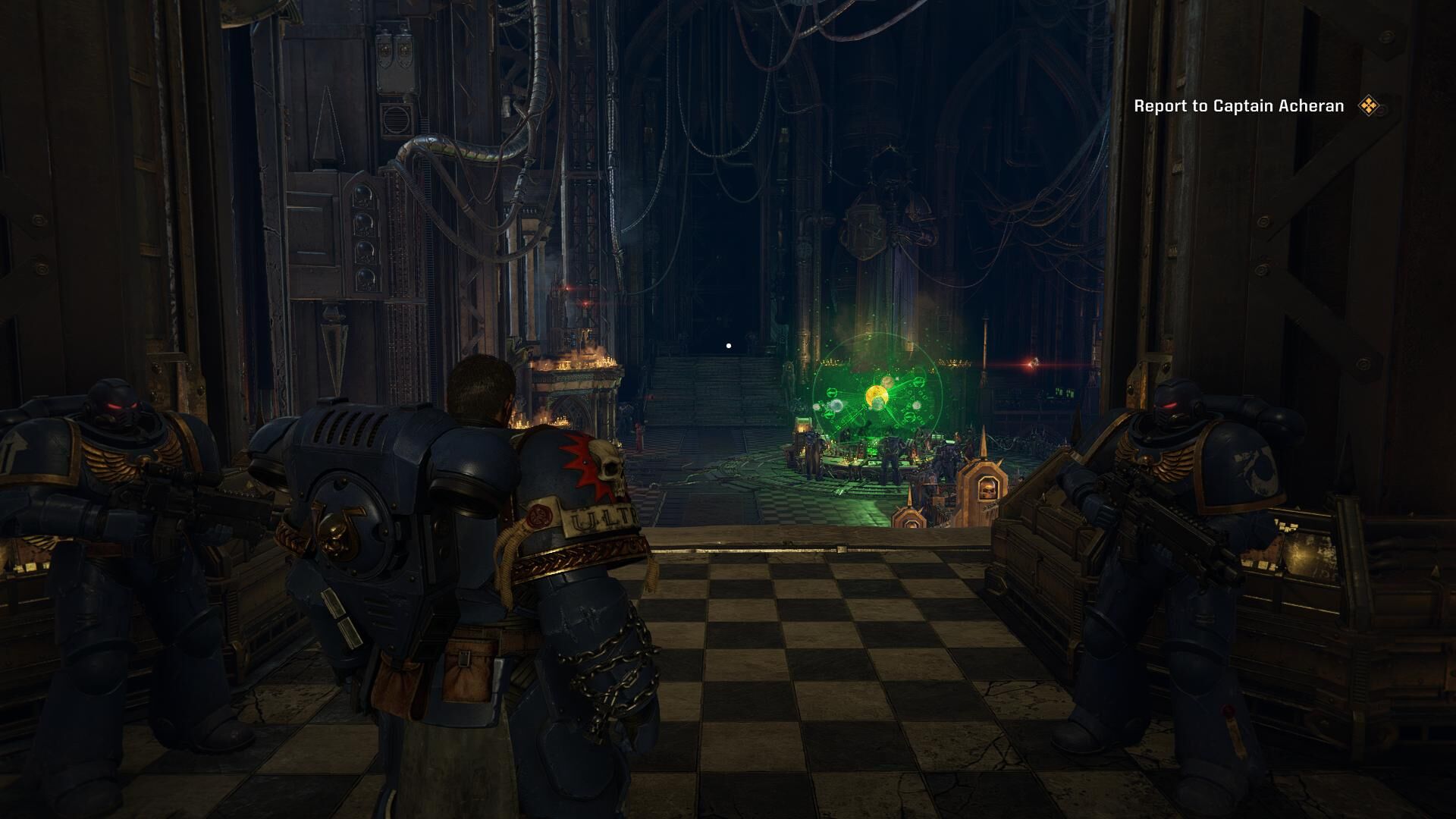Select the Report to Captain Acheran objective
Image resolution: width=1456 pixels, height=819 pixels.
pyautogui.click(x=1238, y=106)
